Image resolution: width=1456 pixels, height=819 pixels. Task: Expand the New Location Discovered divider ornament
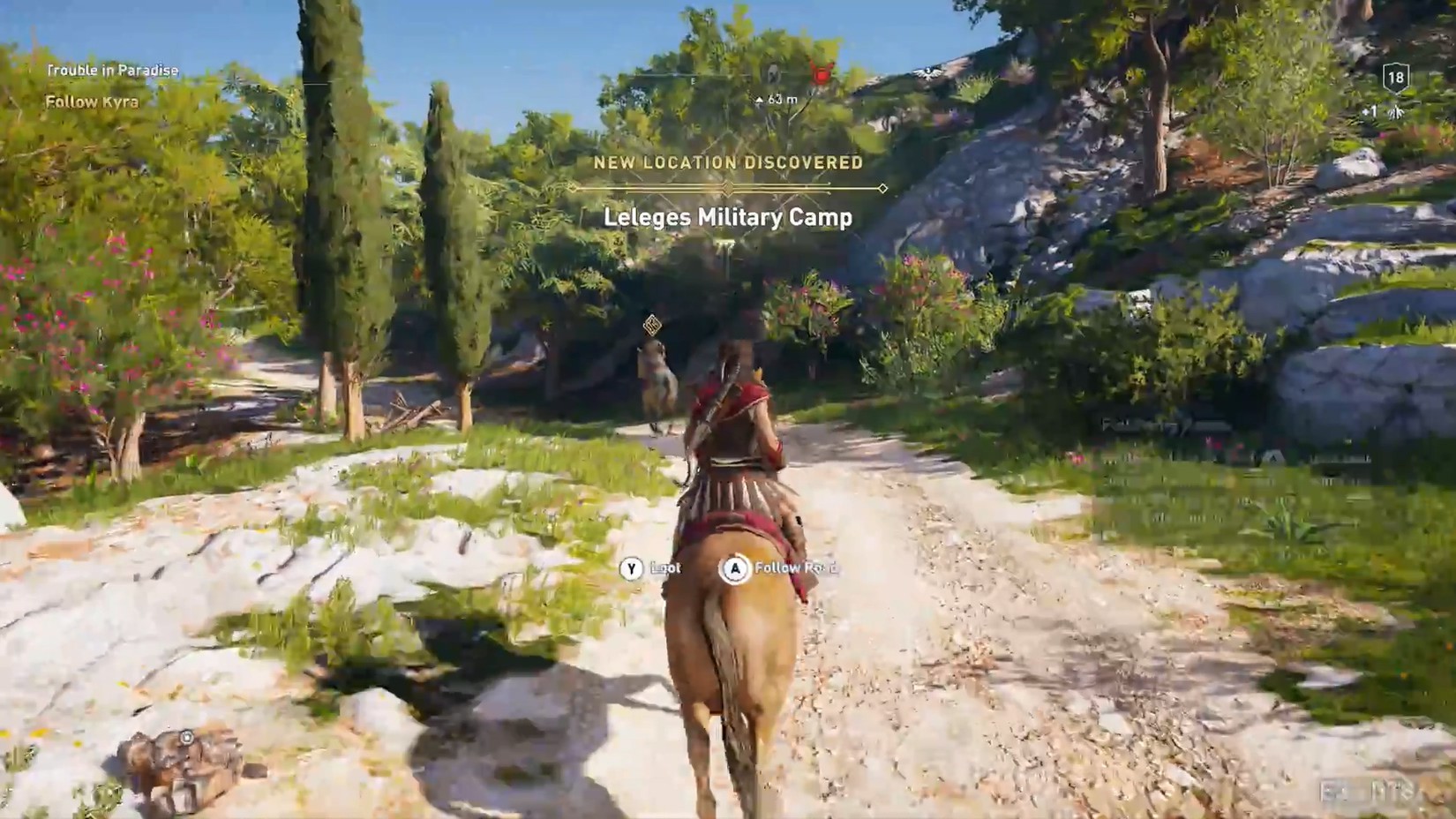728,187
